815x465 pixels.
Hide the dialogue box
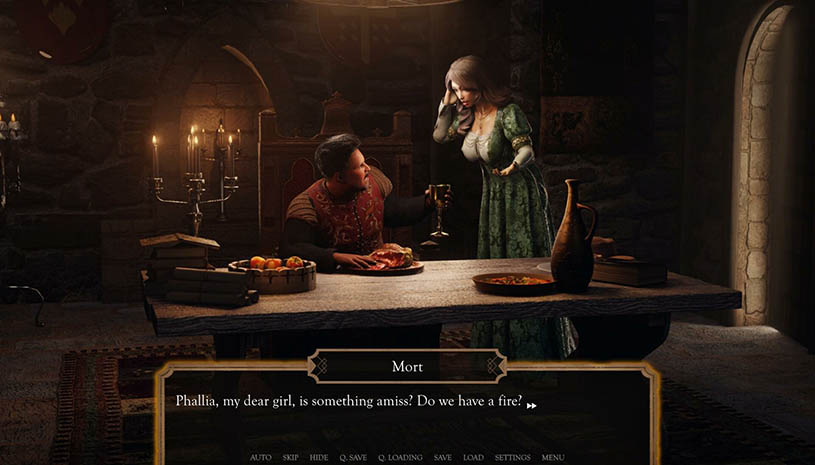[319, 457]
